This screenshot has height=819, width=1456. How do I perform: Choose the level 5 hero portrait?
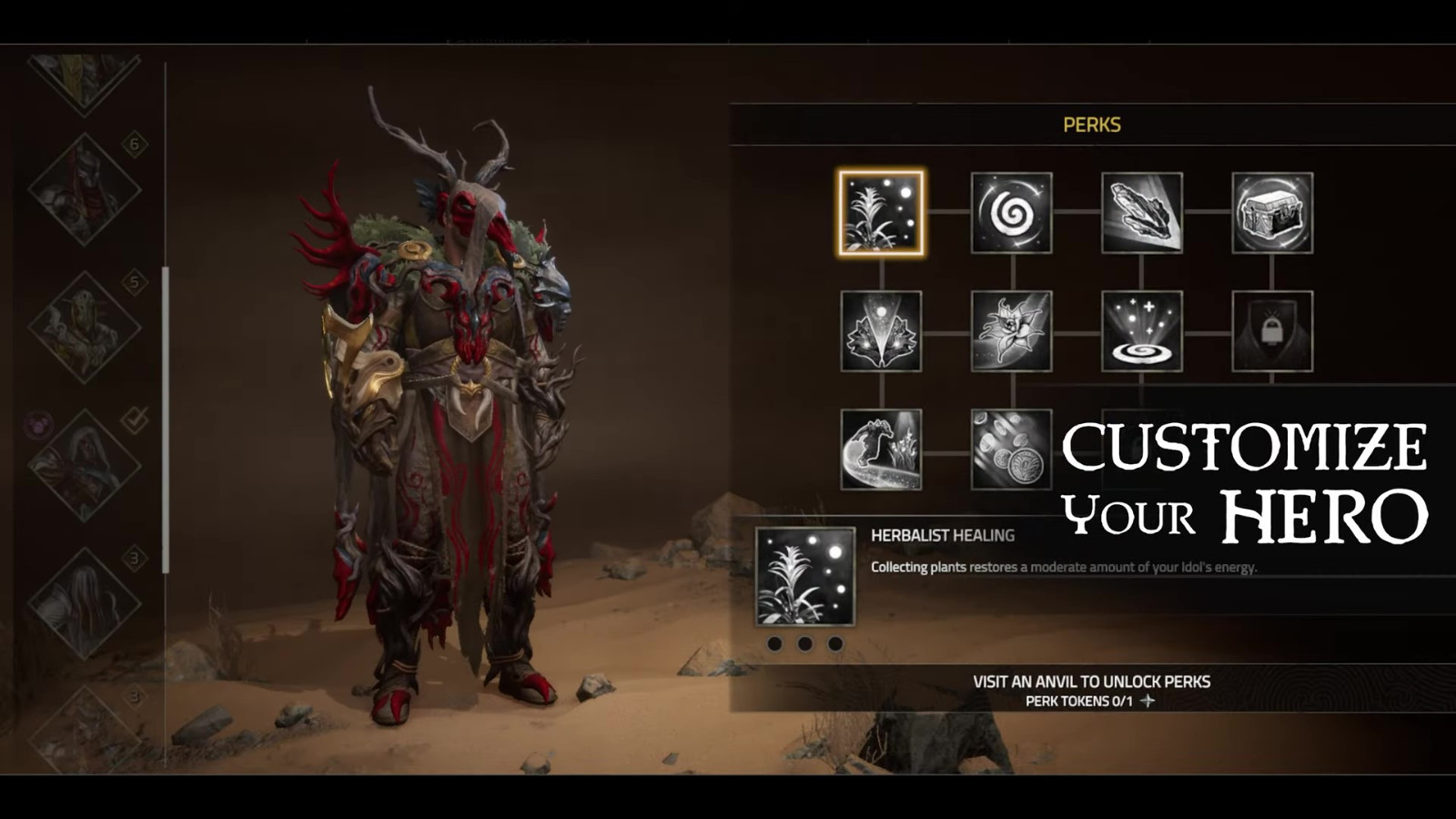tap(85, 327)
